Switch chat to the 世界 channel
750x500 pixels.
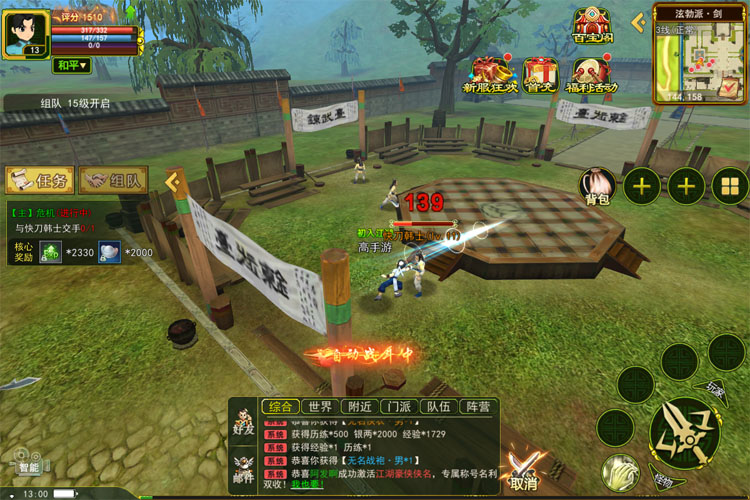point(320,407)
